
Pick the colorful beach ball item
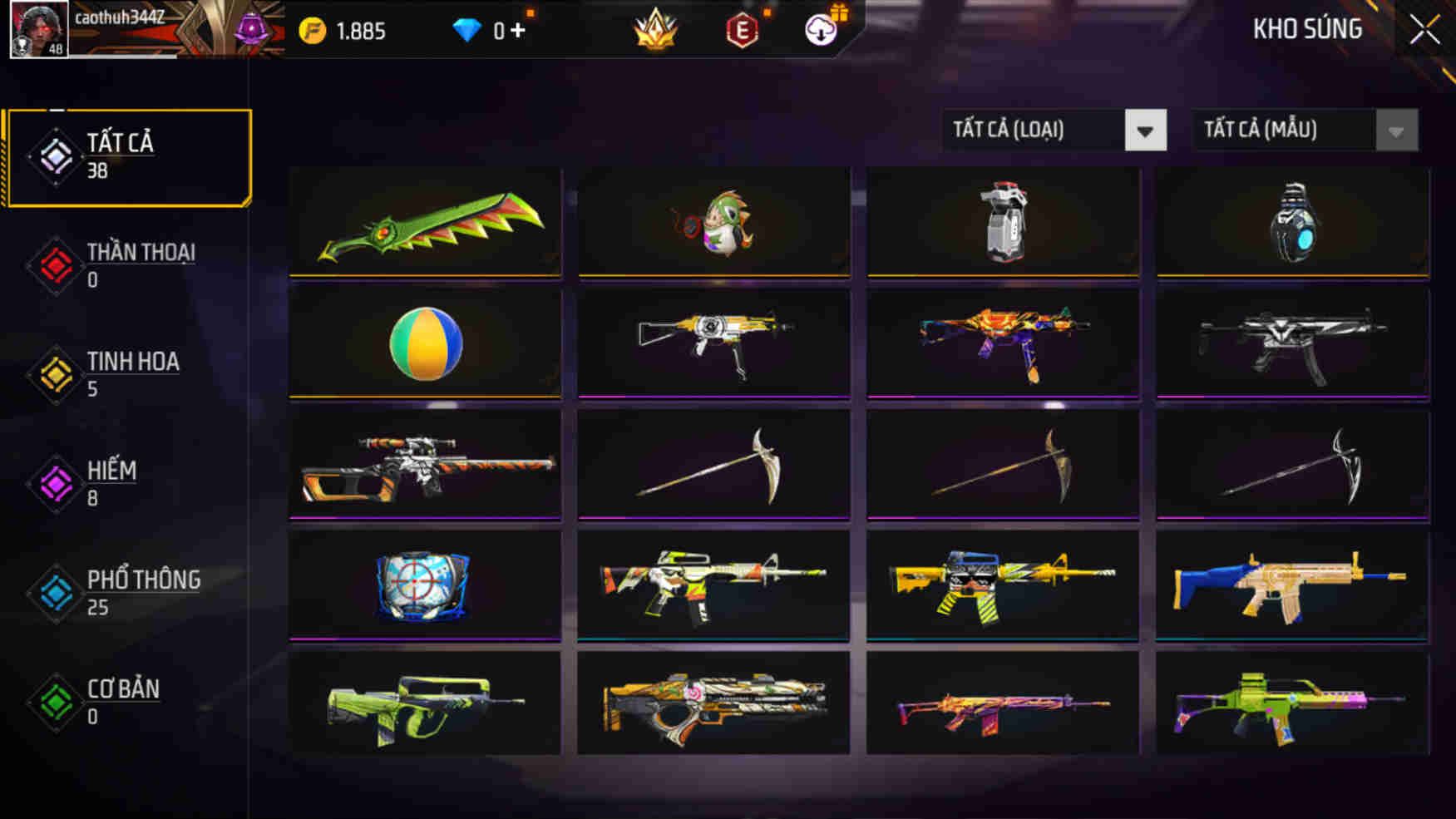point(426,343)
